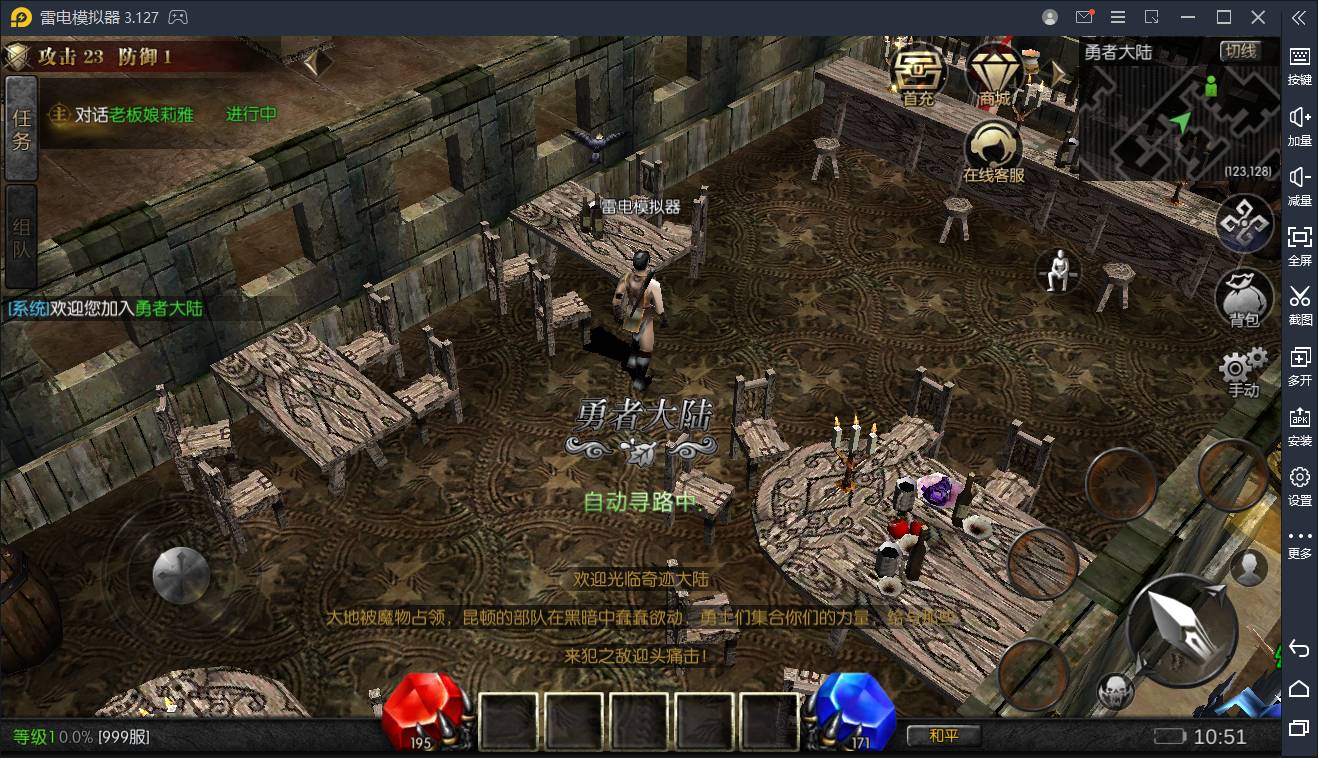The width and height of the screenshot is (1318, 758).
Task: Open the skull icon near attack button
Action: (x=1115, y=690)
